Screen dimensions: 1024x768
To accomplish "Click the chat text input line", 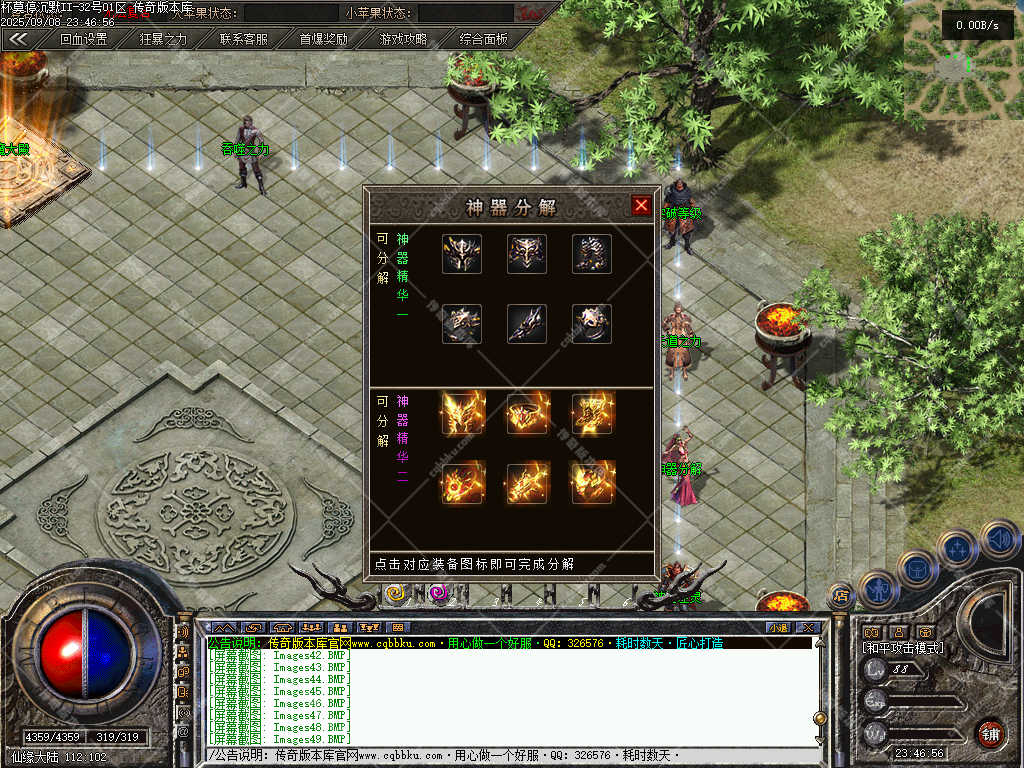I will pyautogui.click(x=510, y=756).
